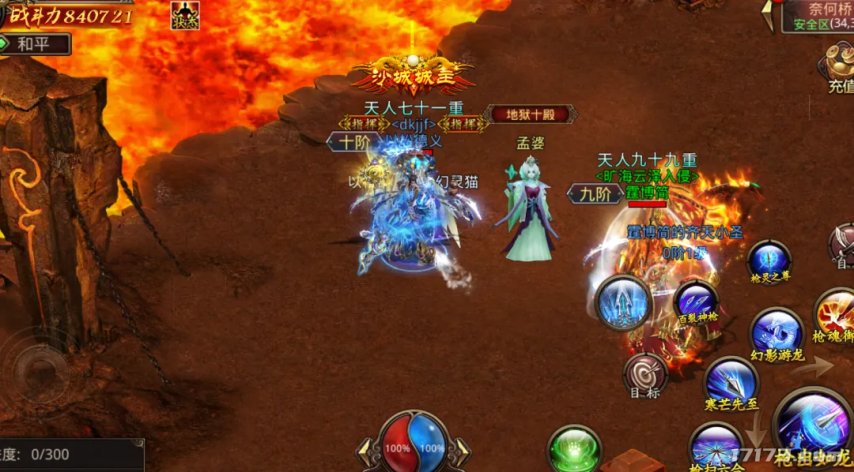
Task: Open the 充值 recharge shop
Action: click(x=838, y=68)
